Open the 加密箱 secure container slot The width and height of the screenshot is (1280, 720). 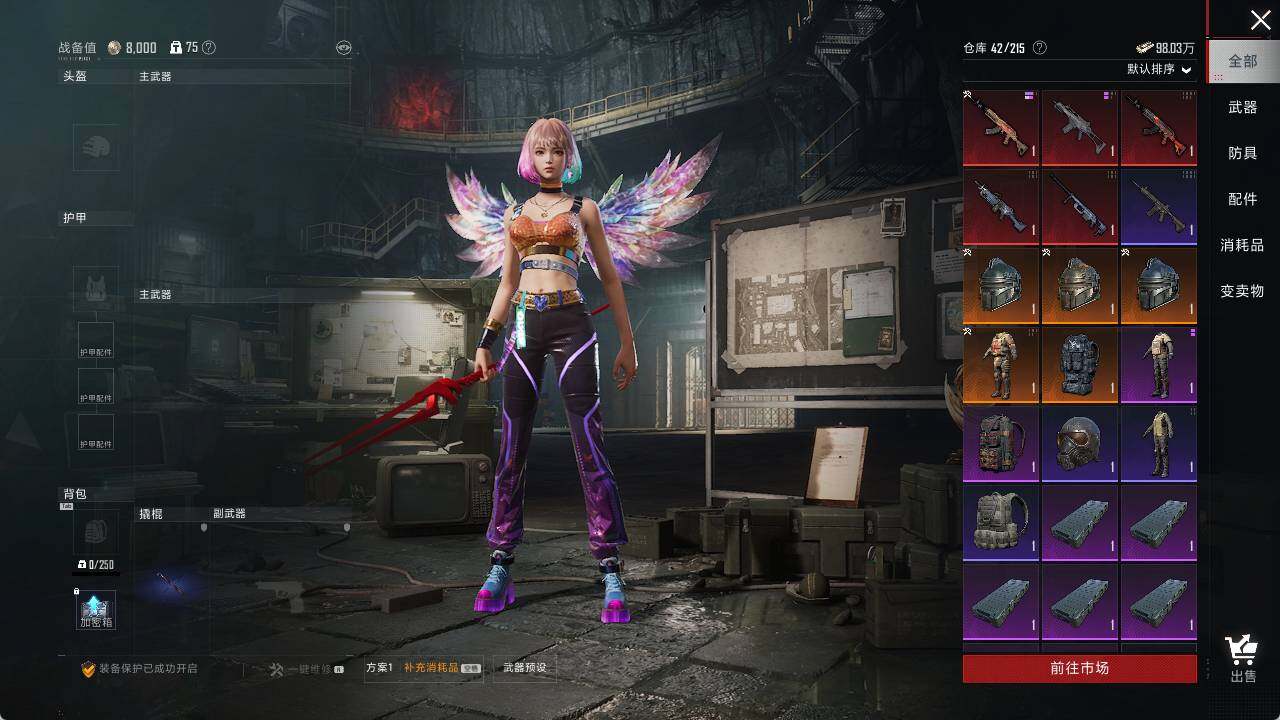click(x=96, y=609)
